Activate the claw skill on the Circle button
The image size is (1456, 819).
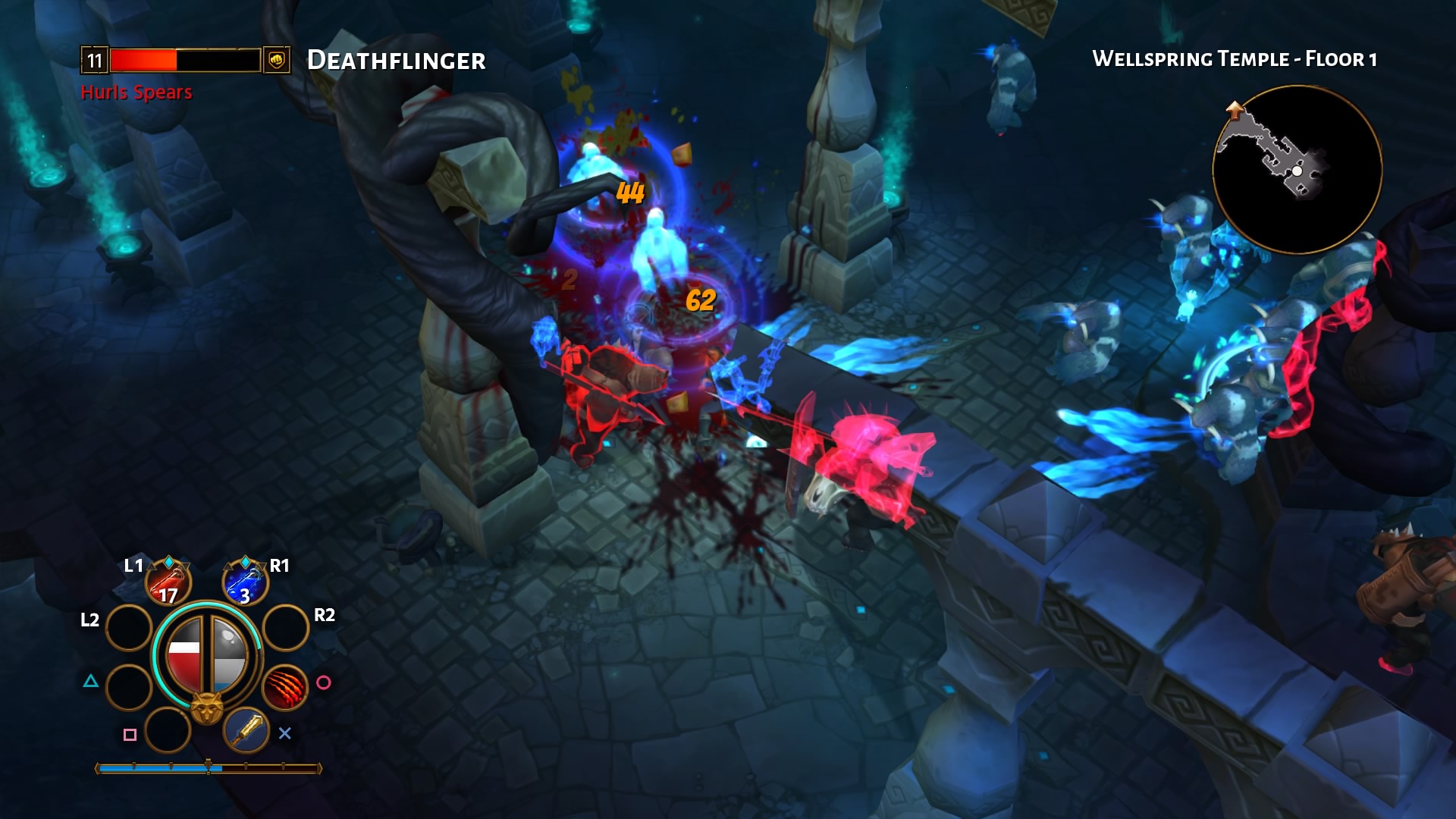click(284, 686)
